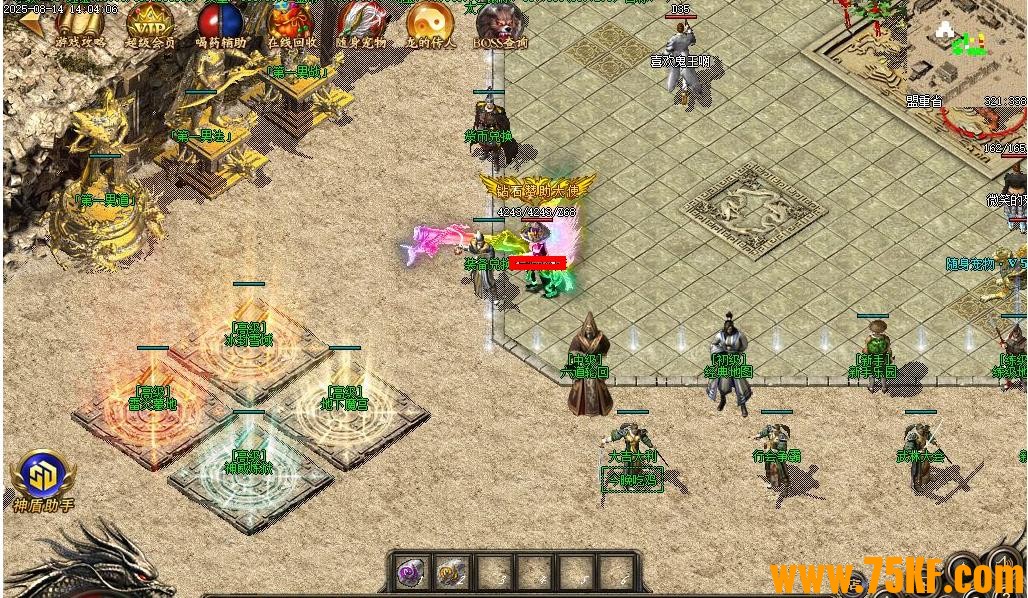Use the purple swirl item in hotbar slot 1
Image resolution: width=1028 pixels, height=598 pixels.
[x=411, y=573]
